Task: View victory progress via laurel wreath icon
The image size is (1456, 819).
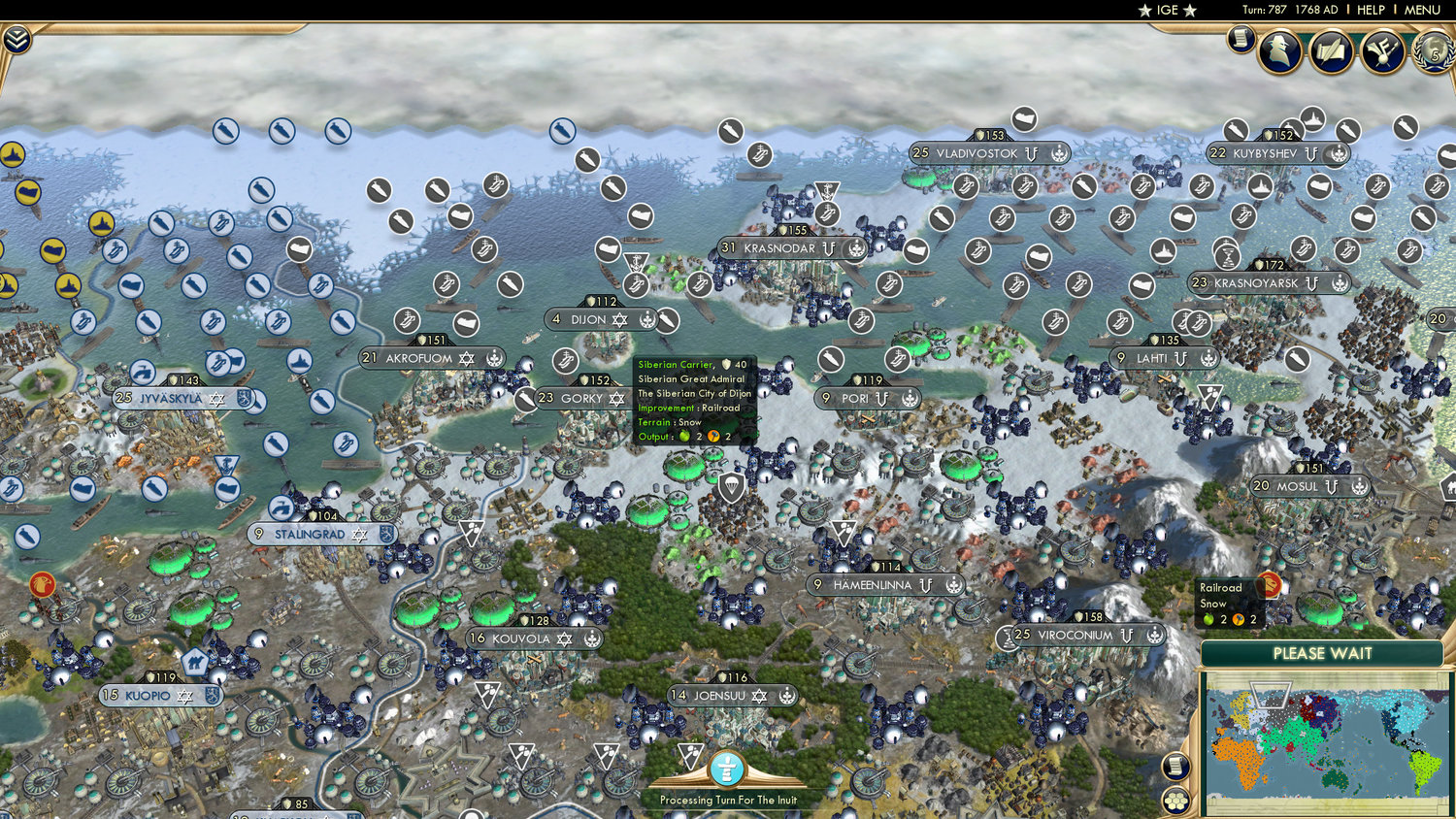Action: pyautogui.click(x=1435, y=50)
